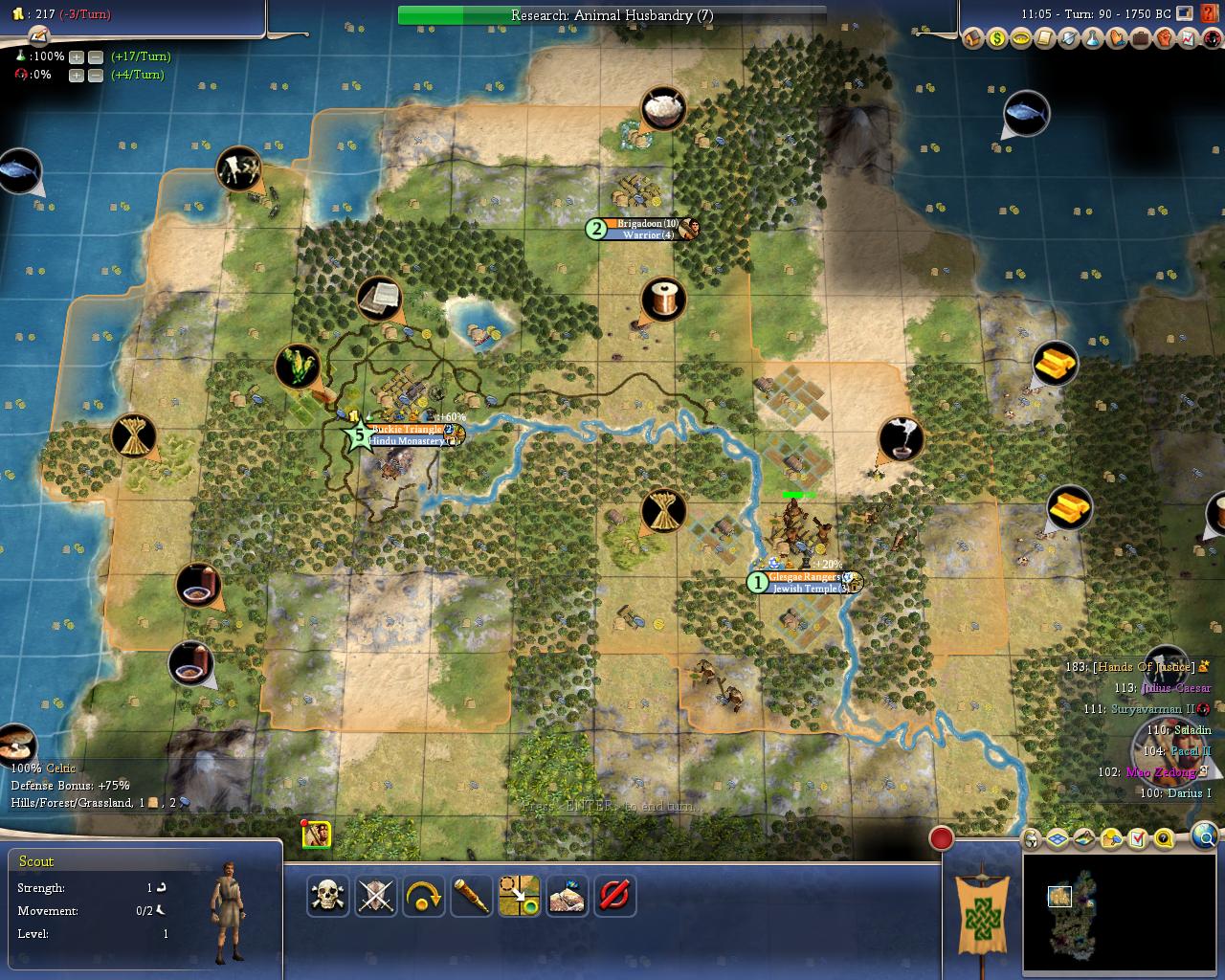Open the Foreign Advisor briefcase icon
Screen dimensions: 1225x980
[x=1140, y=39]
